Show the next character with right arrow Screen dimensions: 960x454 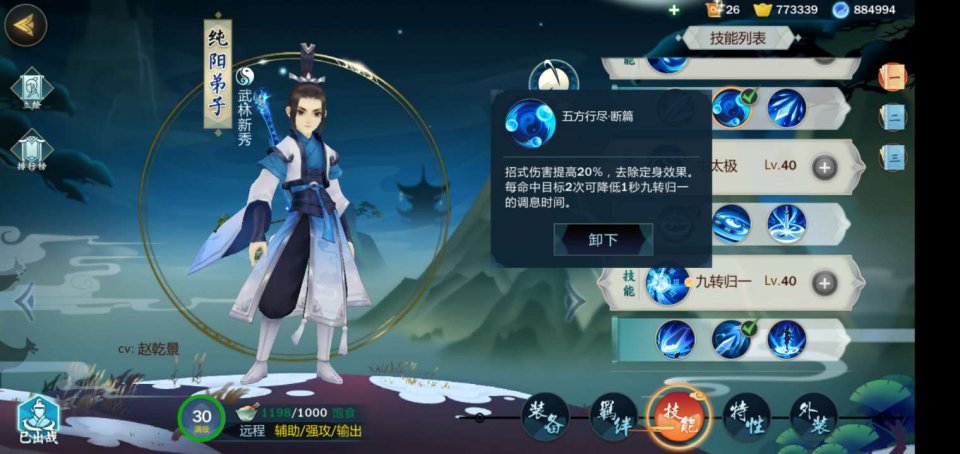[575, 300]
